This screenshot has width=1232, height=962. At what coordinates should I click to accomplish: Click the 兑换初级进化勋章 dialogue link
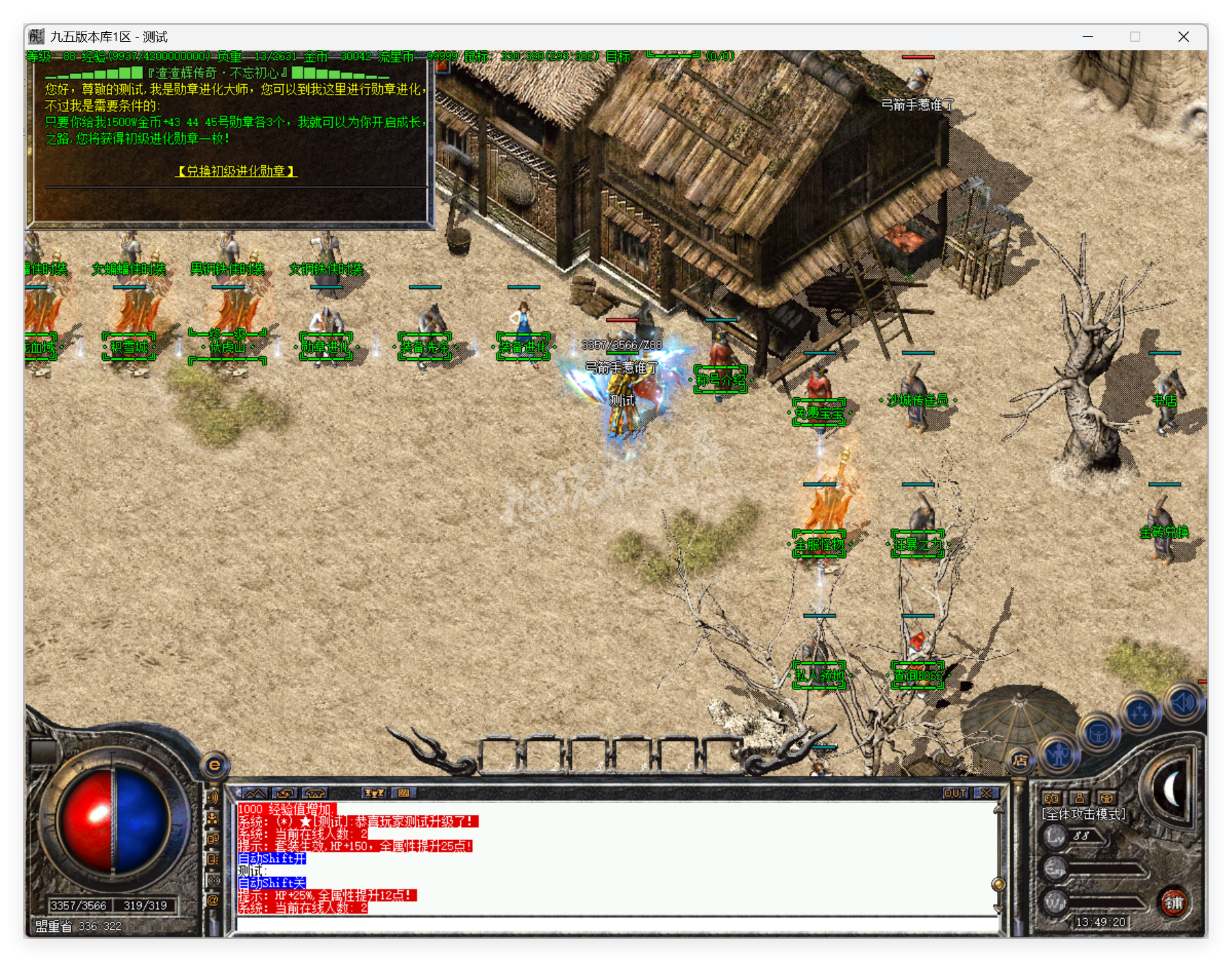(236, 171)
